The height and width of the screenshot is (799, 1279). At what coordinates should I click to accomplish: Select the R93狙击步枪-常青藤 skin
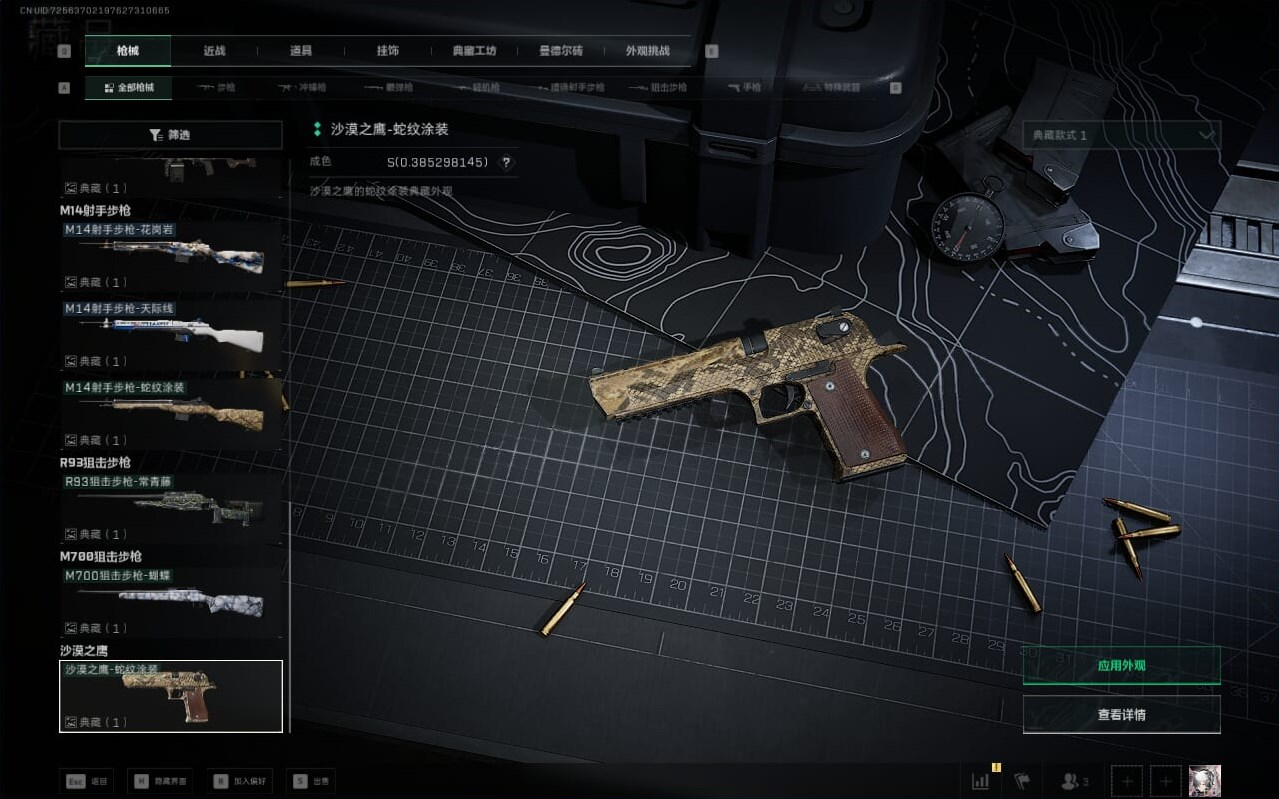[x=170, y=508]
